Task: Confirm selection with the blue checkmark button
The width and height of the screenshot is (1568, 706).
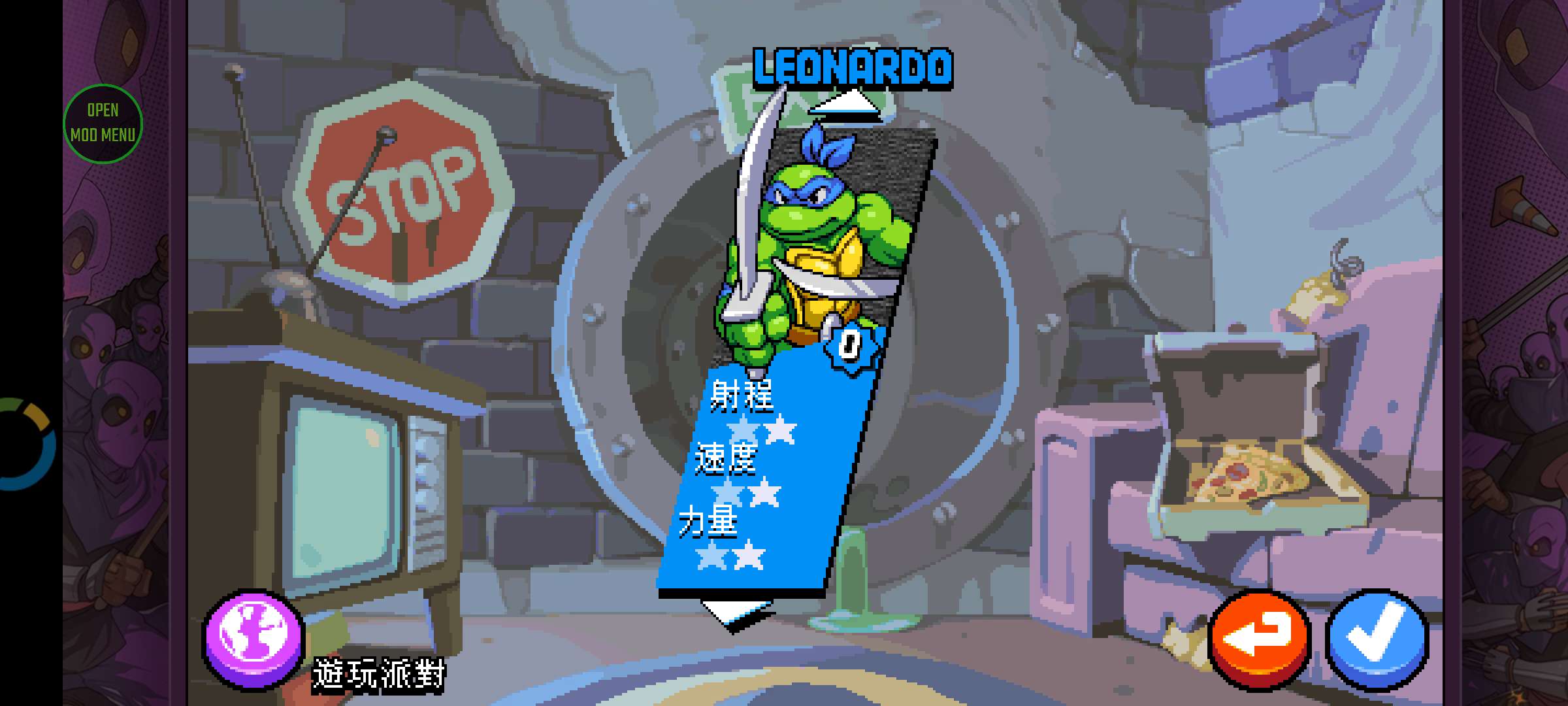Action: tap(1378, 639)
